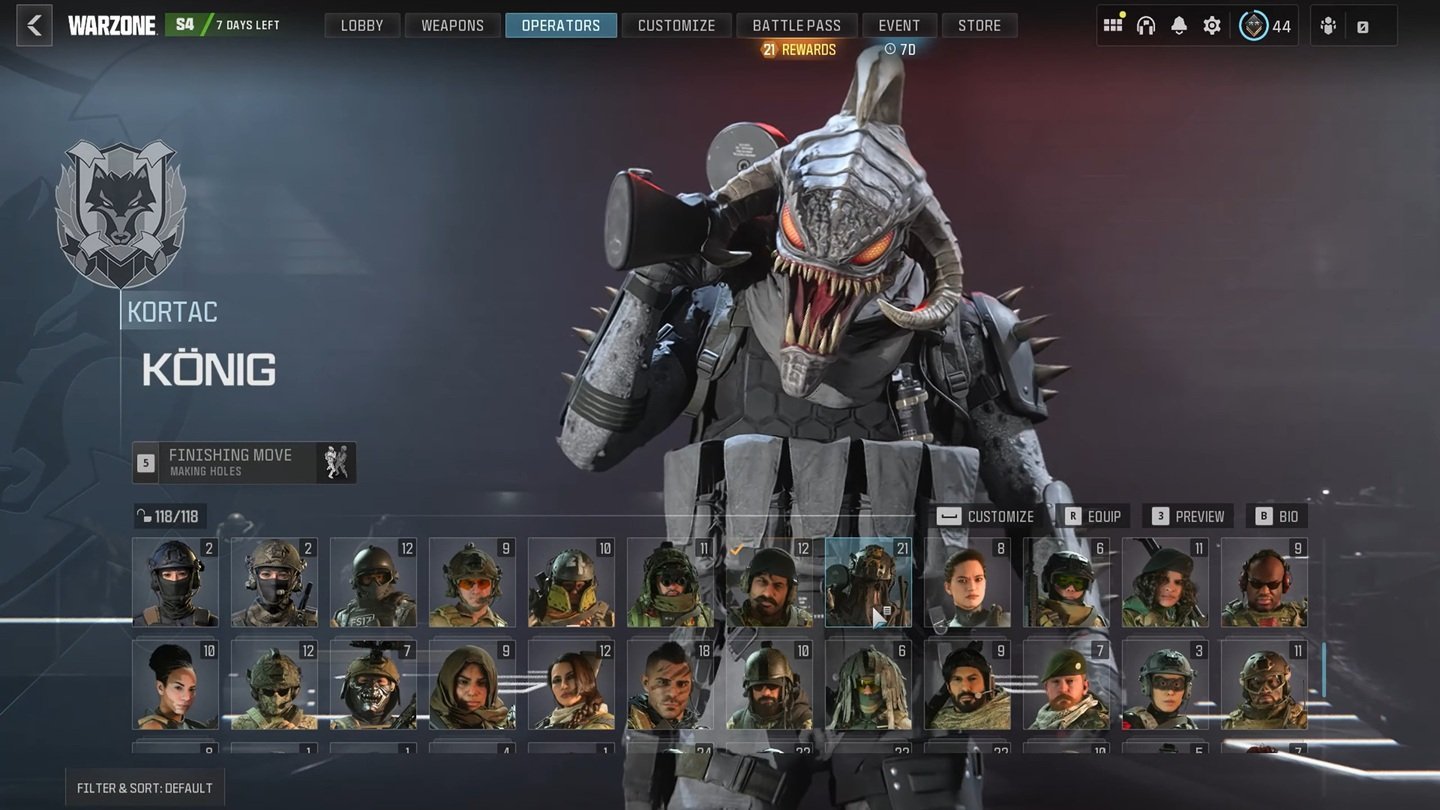Select the Operators tab
The height and width of the screenshot is (810, 1440).
pyautogui.click(x=560, y=26)
